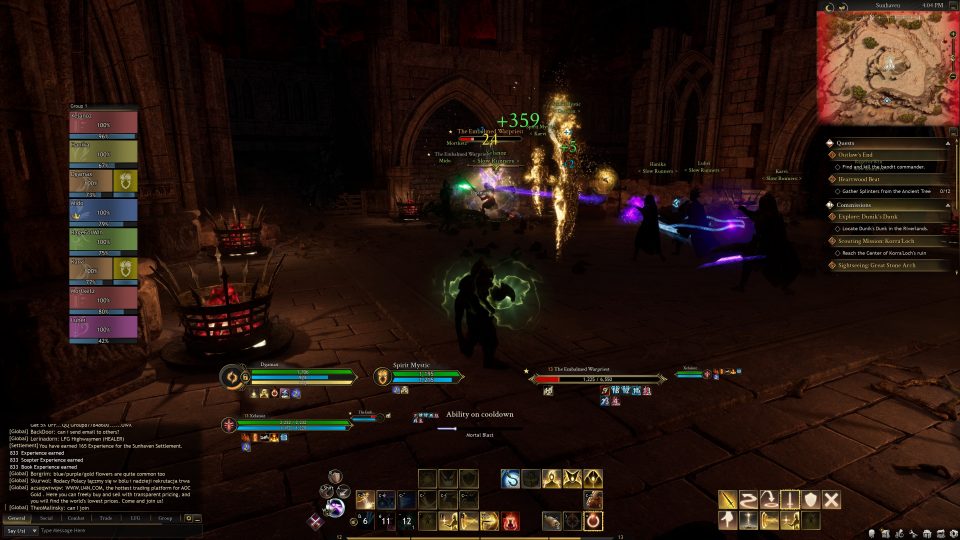Switch to the Trade chat tab
The height and width of the screenshot is (540, 960).
pyautogui.click(x=105, y=518)
